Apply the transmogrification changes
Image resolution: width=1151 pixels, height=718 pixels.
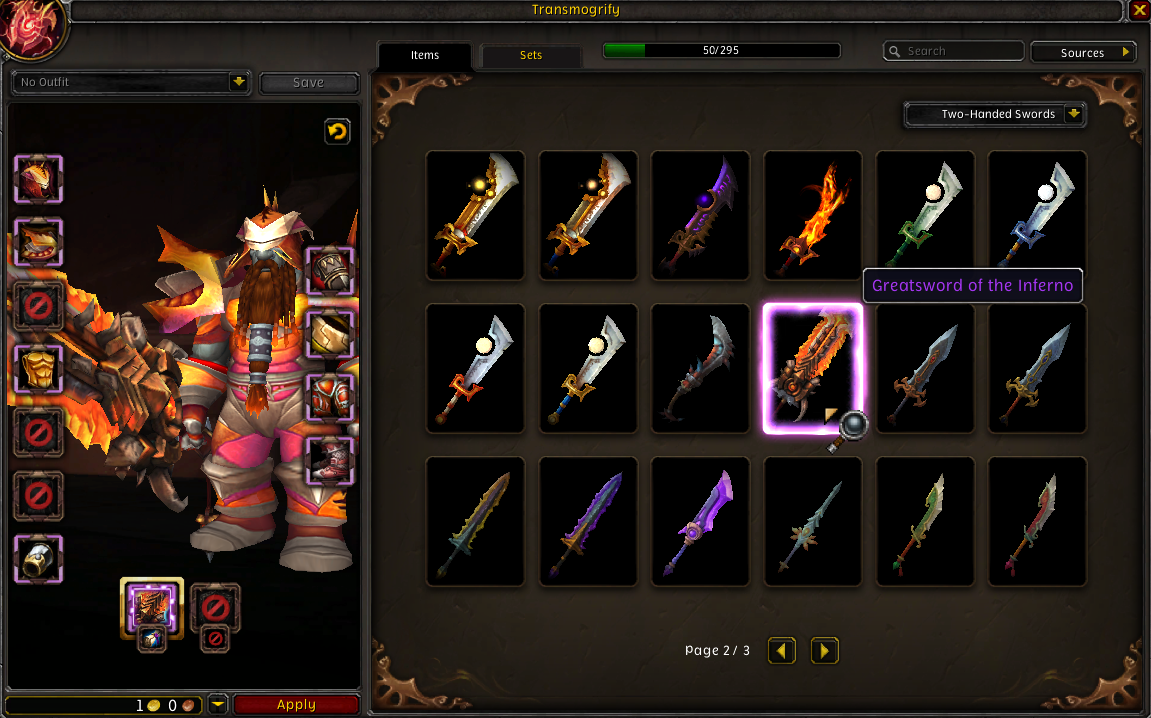point(296,705)
